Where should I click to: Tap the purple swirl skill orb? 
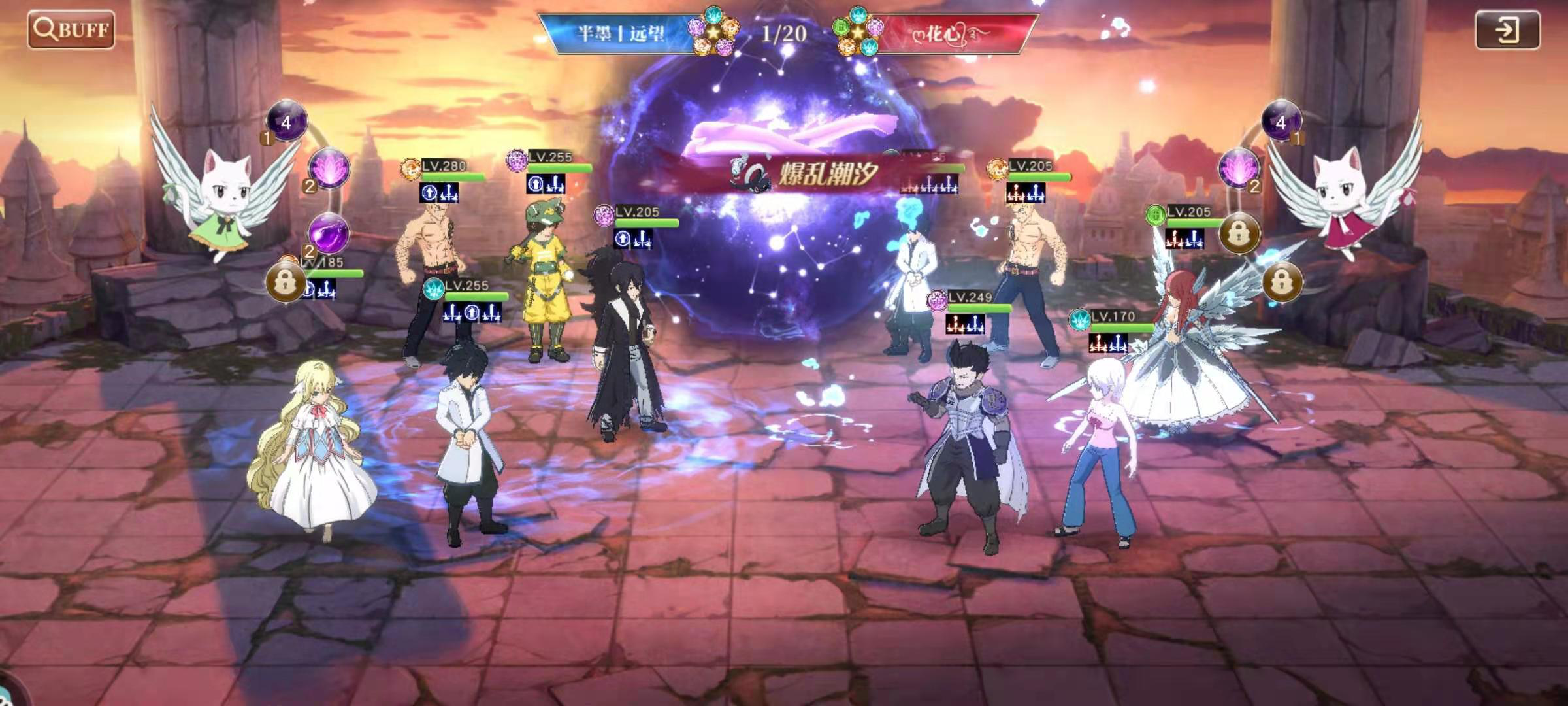point(328,232)
